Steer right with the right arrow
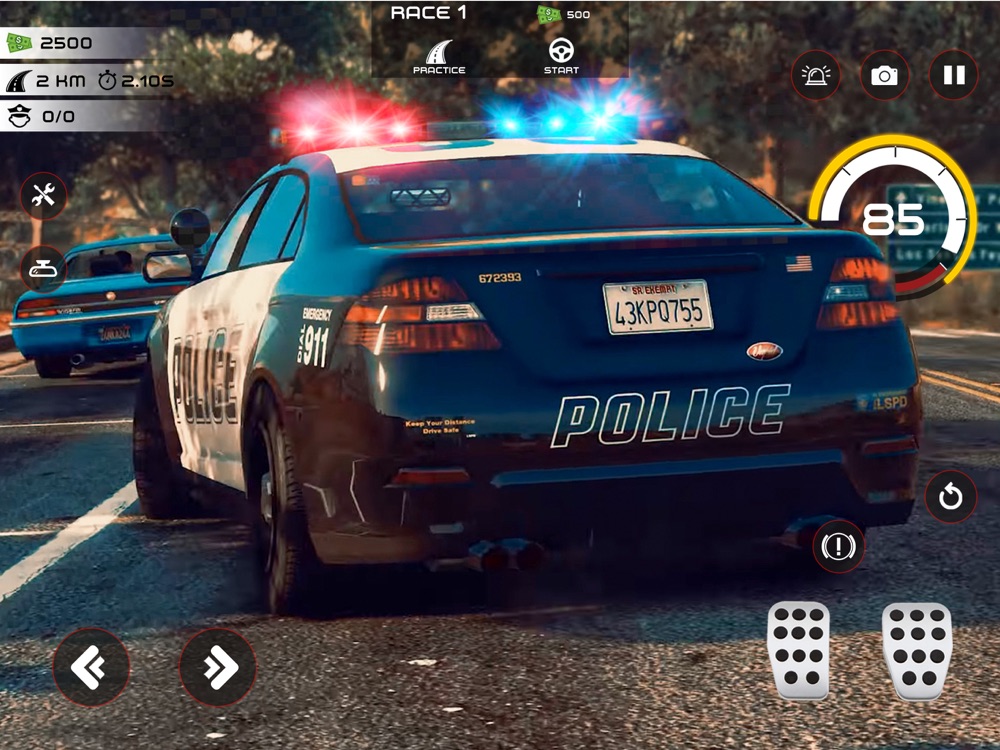The height and width of the screenshot is (750, 1000). pyautogui.click(x=218, y=667)
